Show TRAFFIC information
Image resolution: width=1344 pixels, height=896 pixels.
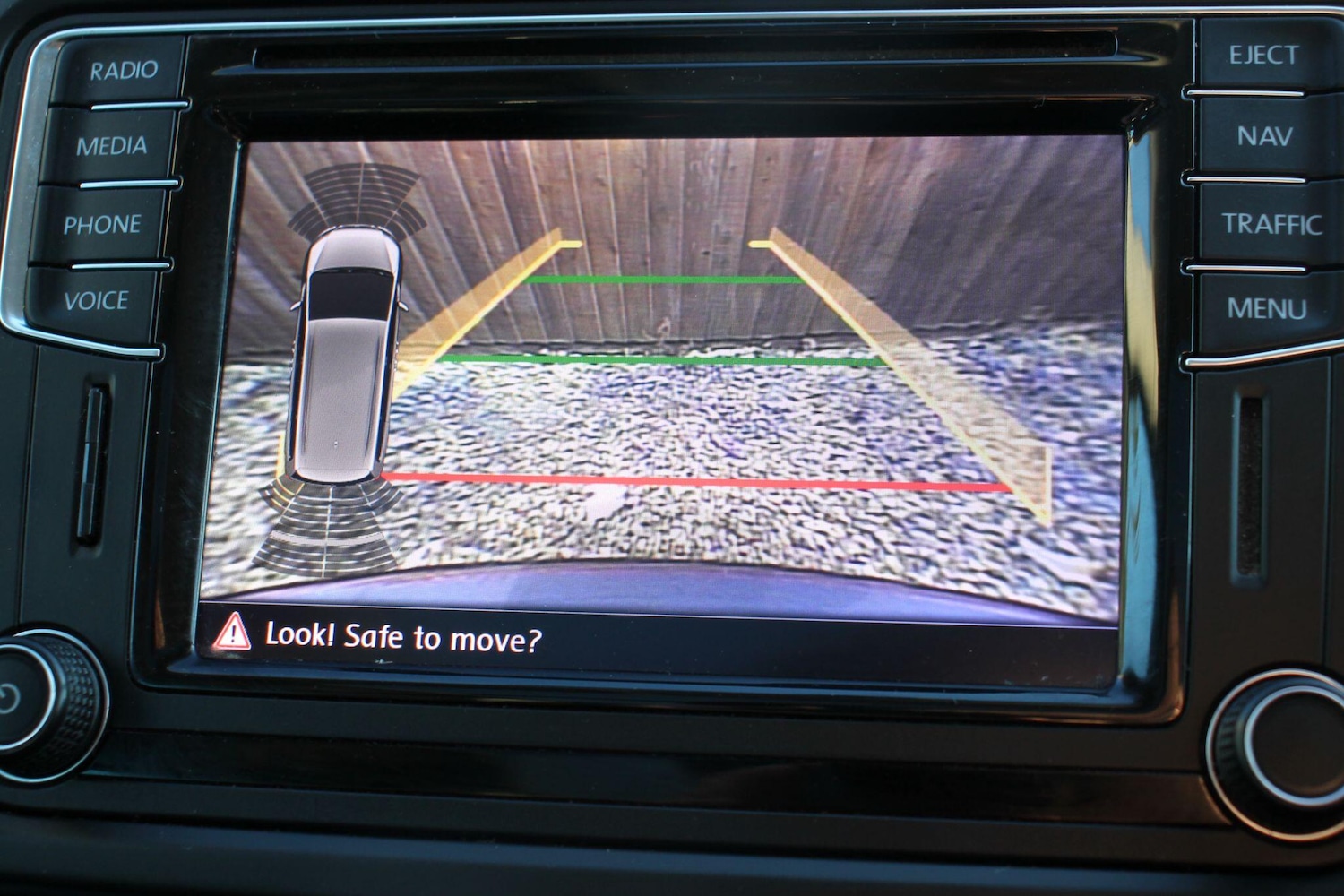point(1271,223)
